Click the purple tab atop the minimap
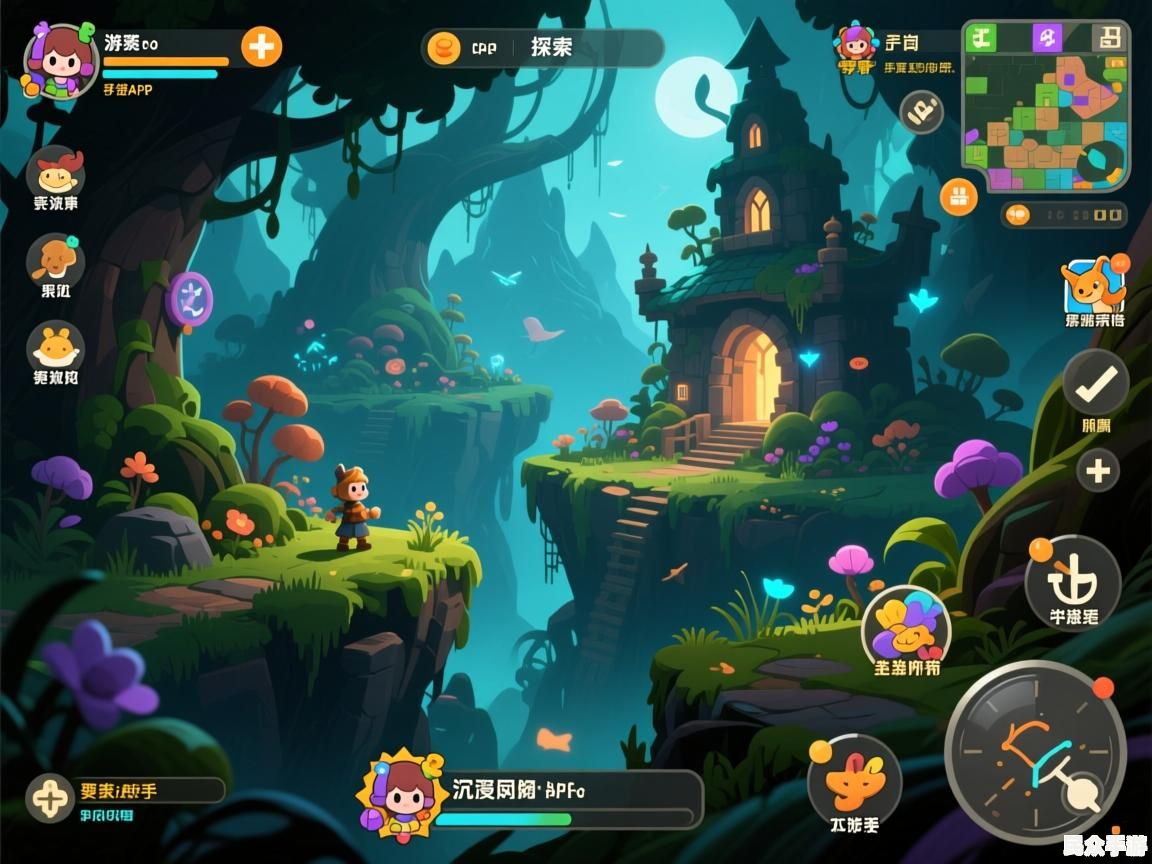The width and height of the screenshot is (1152, 864). pos(1047,38)
